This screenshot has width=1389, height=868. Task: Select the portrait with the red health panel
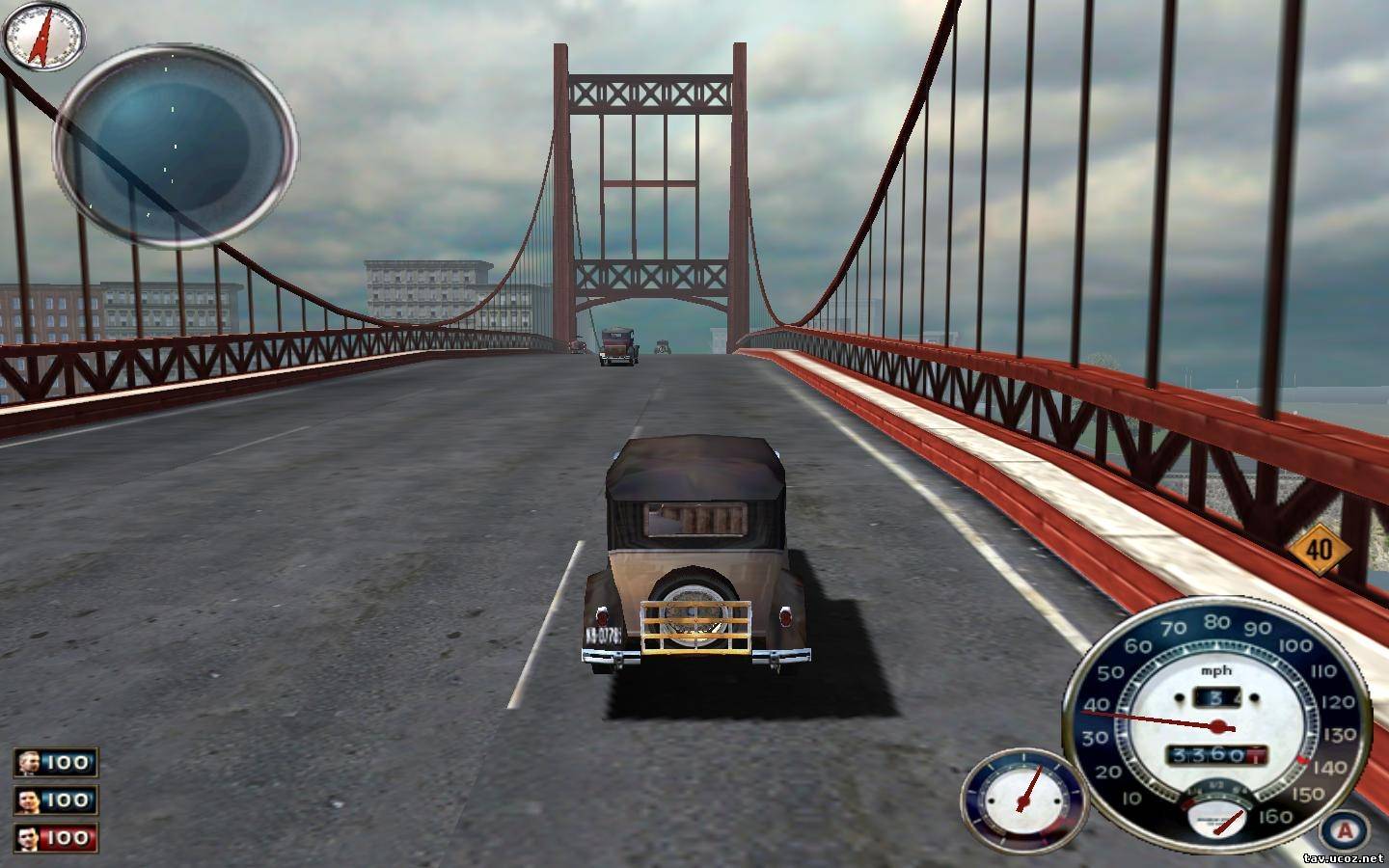28,837
